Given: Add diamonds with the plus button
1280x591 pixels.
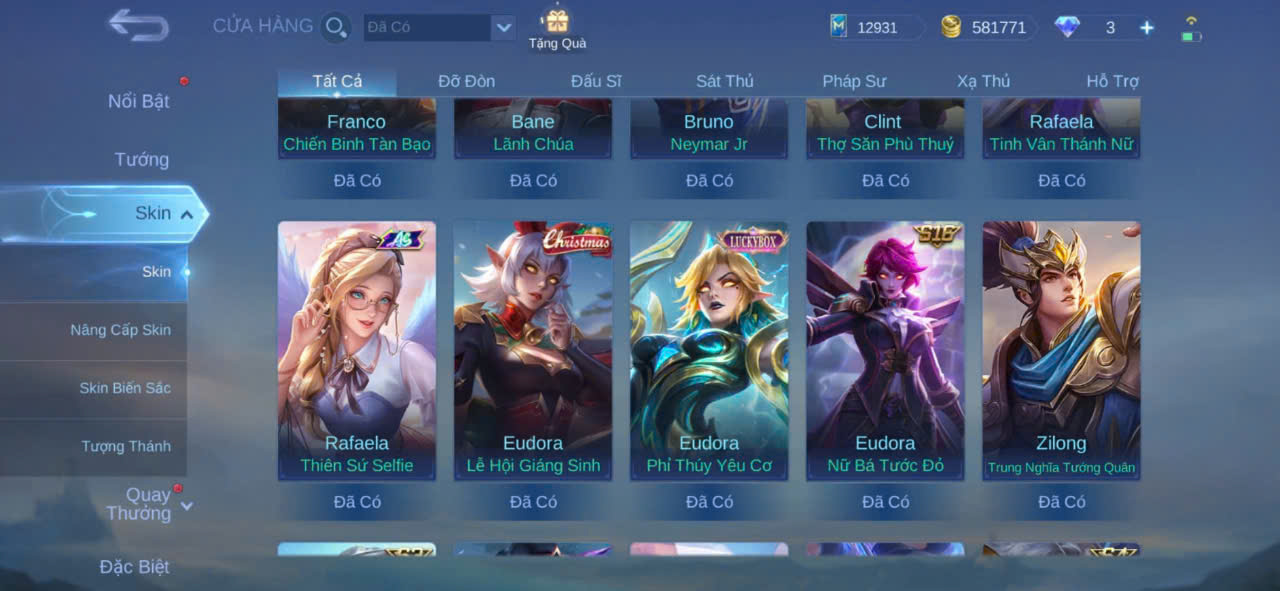Looking at the screenshot, I should 1147,28.
